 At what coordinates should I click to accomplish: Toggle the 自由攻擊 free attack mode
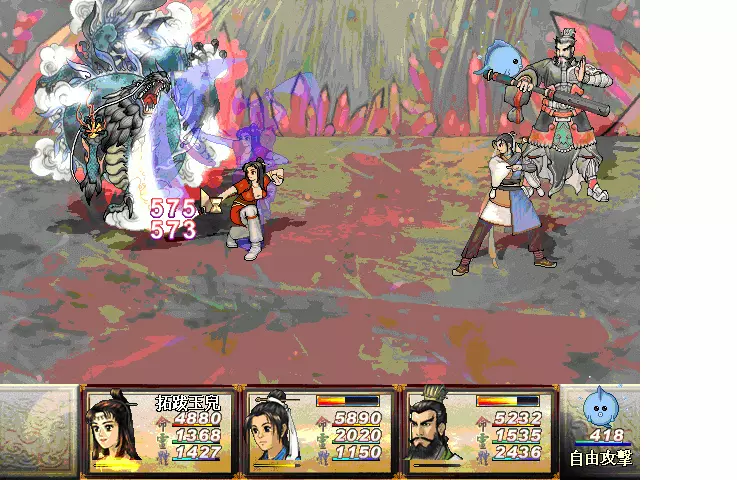600,459
